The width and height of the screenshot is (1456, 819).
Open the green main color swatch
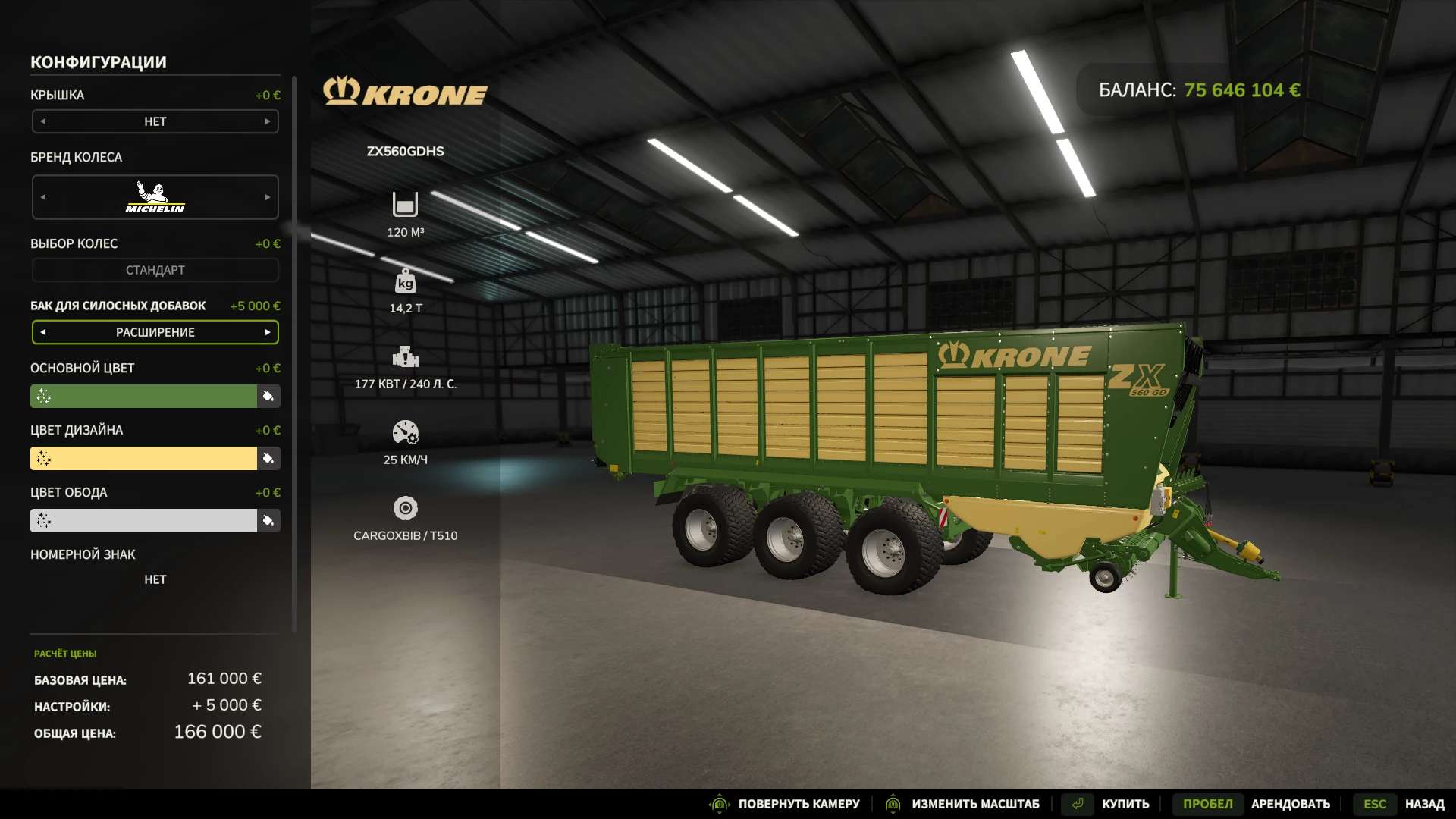click(143, 396)
